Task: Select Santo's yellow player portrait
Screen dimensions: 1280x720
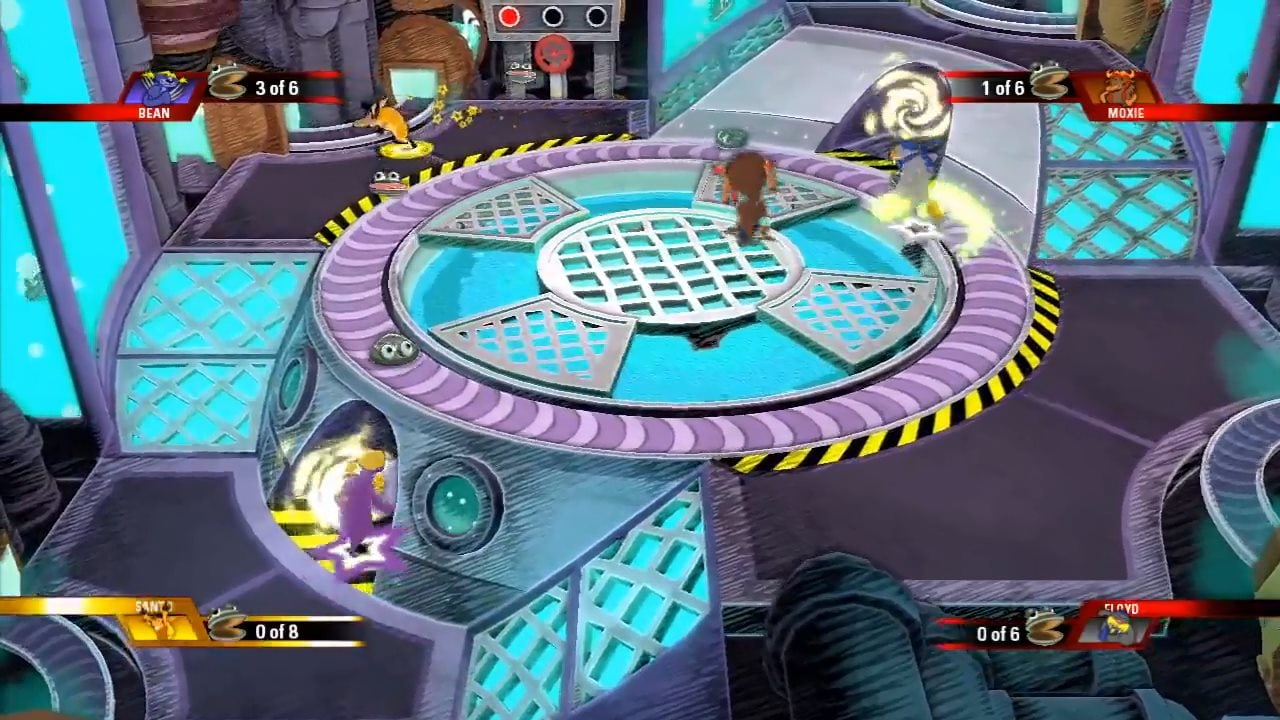Action: [158, 625]
